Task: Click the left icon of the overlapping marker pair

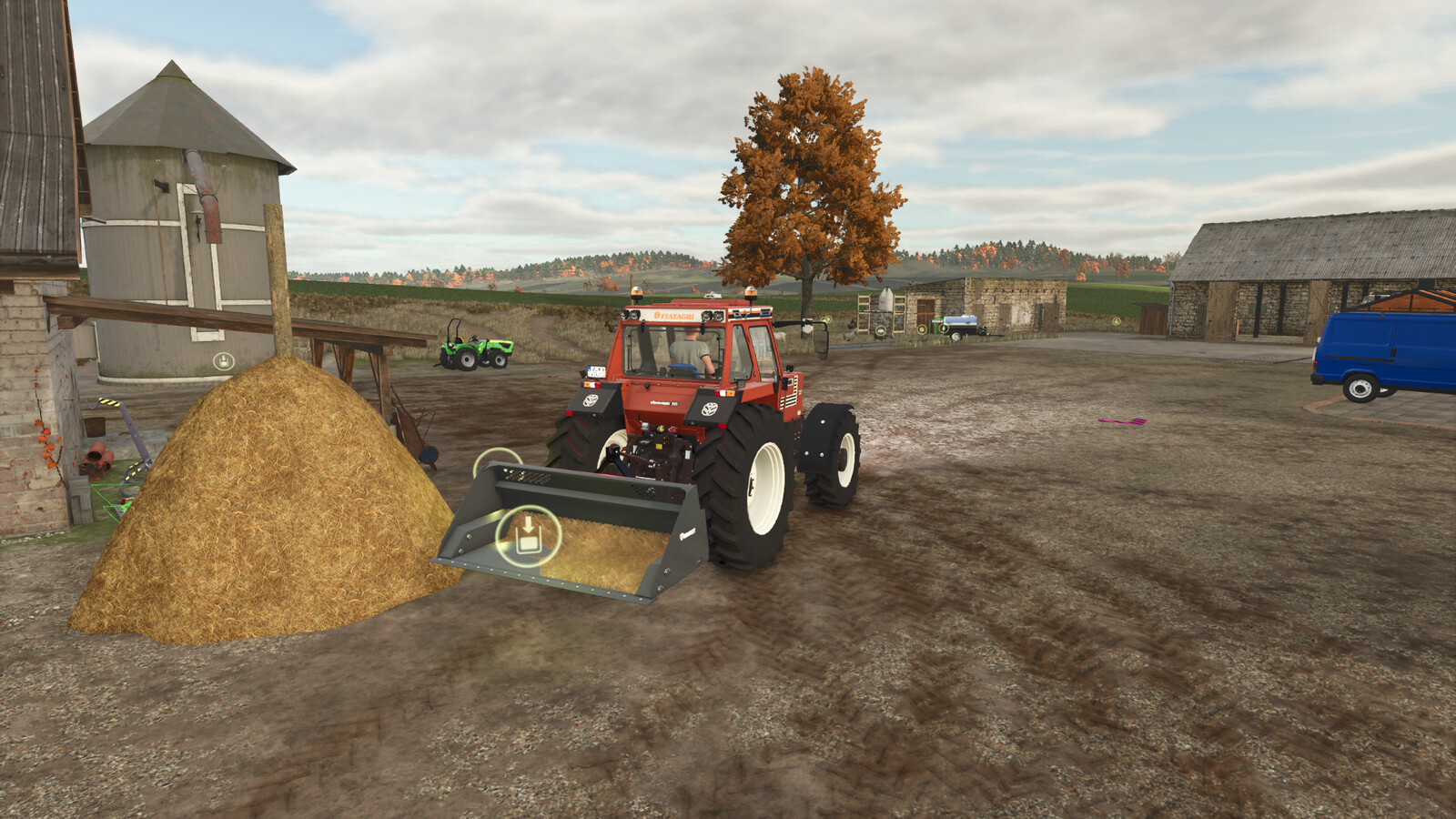Action: 822,318
